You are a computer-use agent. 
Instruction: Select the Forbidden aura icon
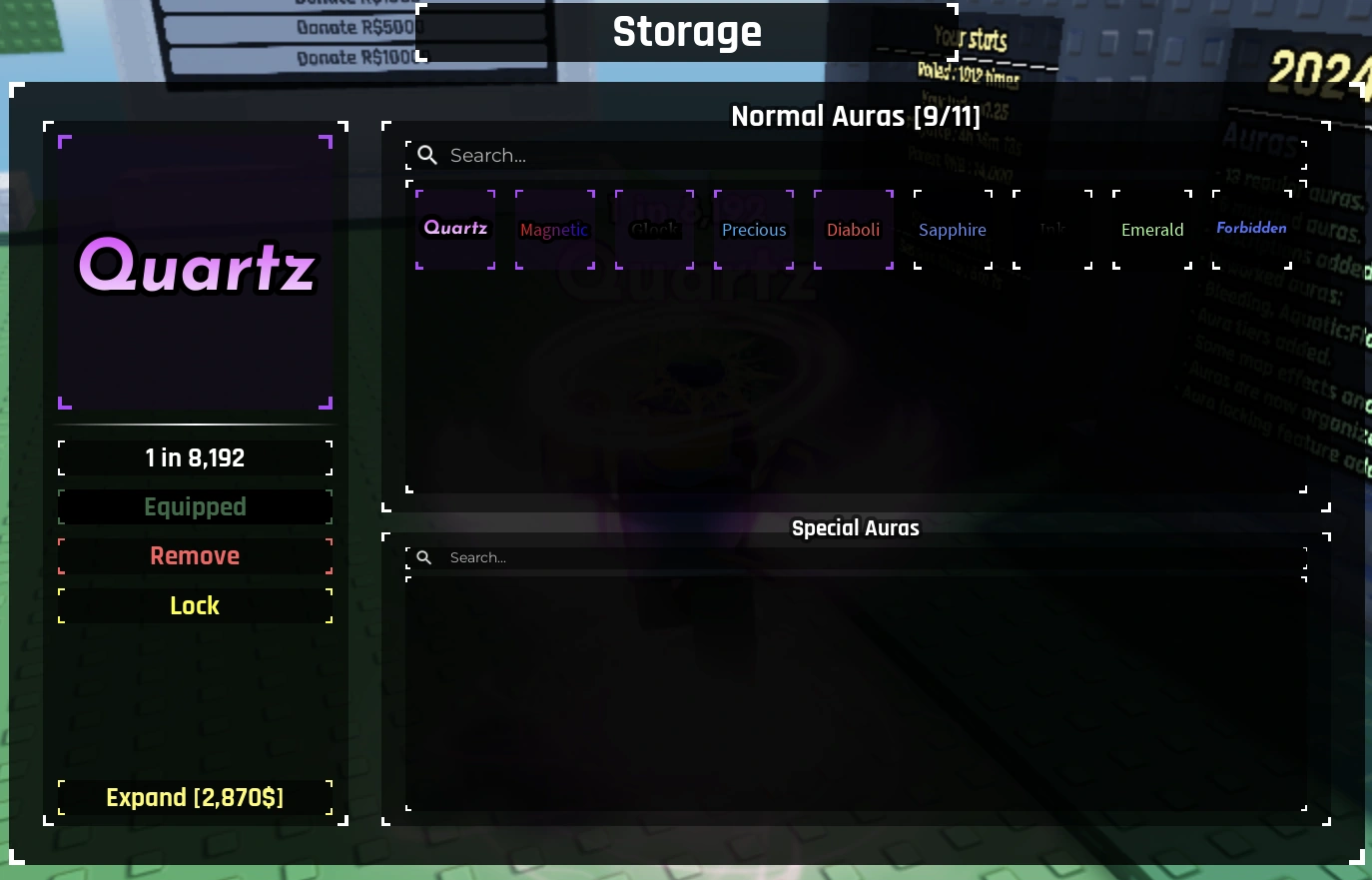(1251, 229)
